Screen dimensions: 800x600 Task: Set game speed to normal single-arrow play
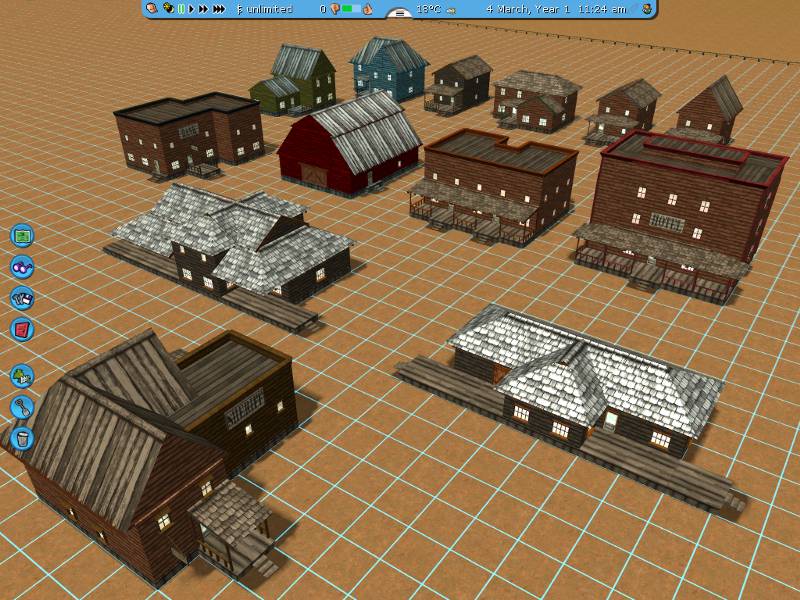191,9
